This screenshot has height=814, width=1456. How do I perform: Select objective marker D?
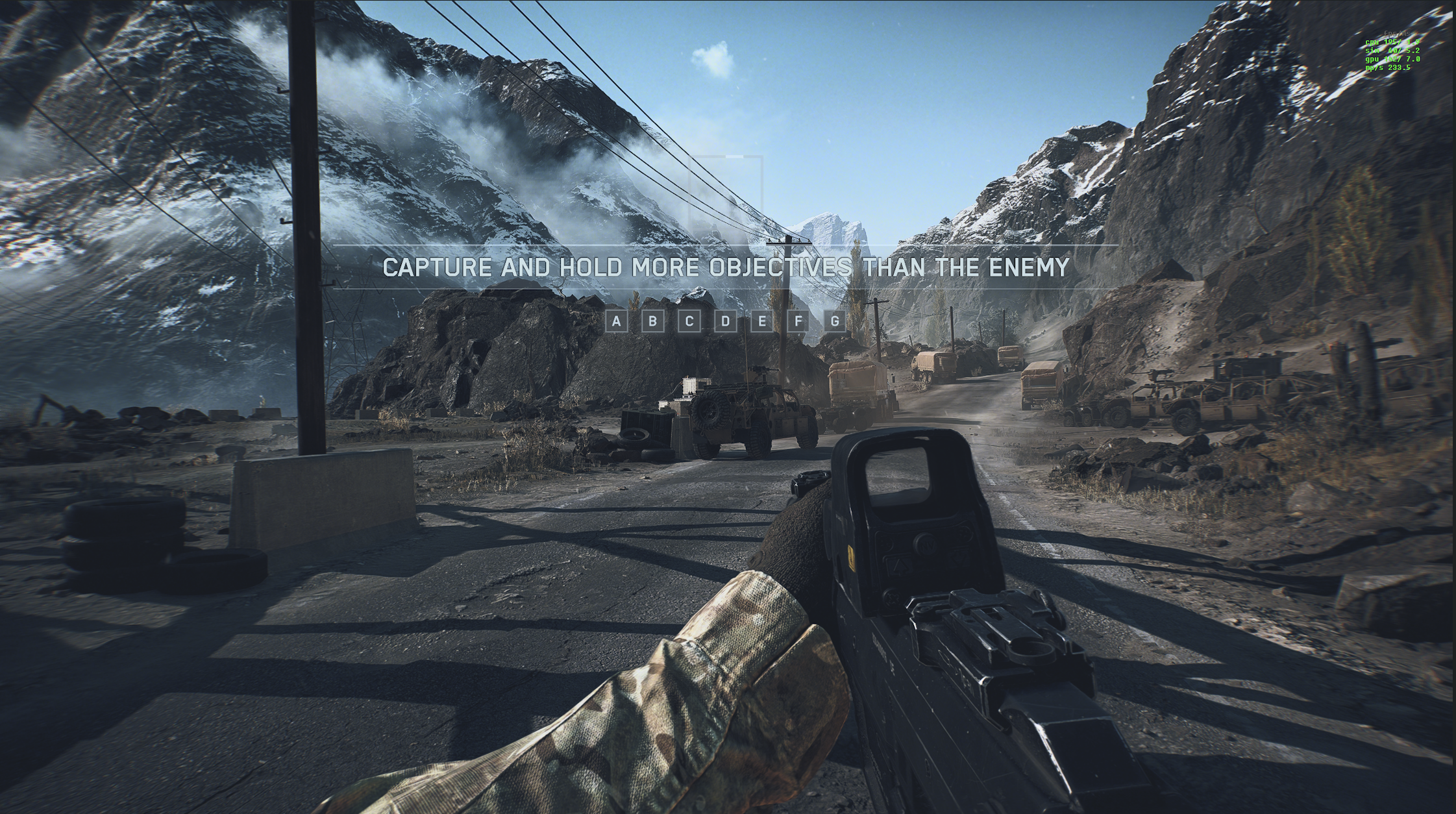click(726, 321)
